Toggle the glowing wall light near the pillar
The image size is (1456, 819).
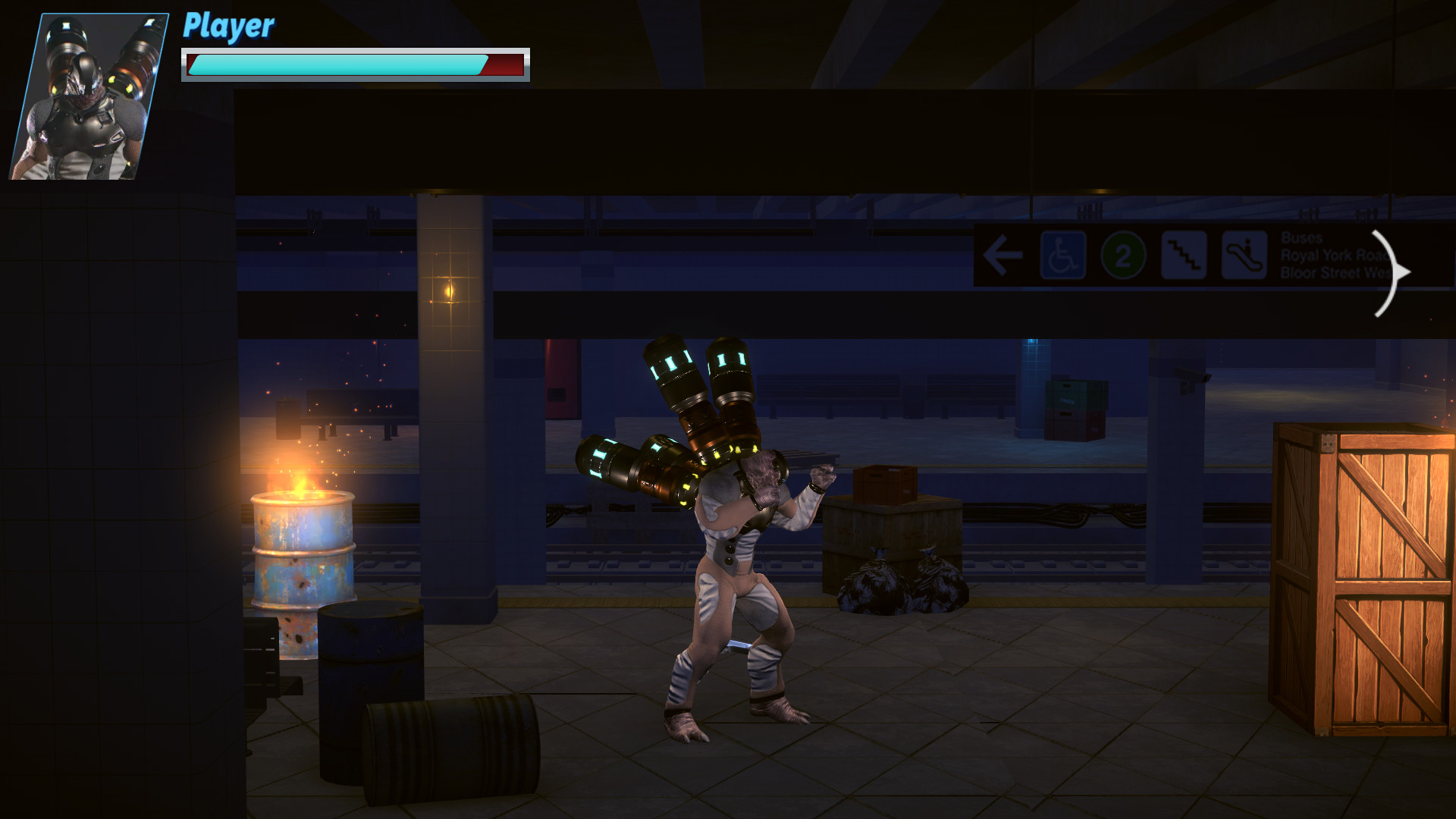click(449, 290)
